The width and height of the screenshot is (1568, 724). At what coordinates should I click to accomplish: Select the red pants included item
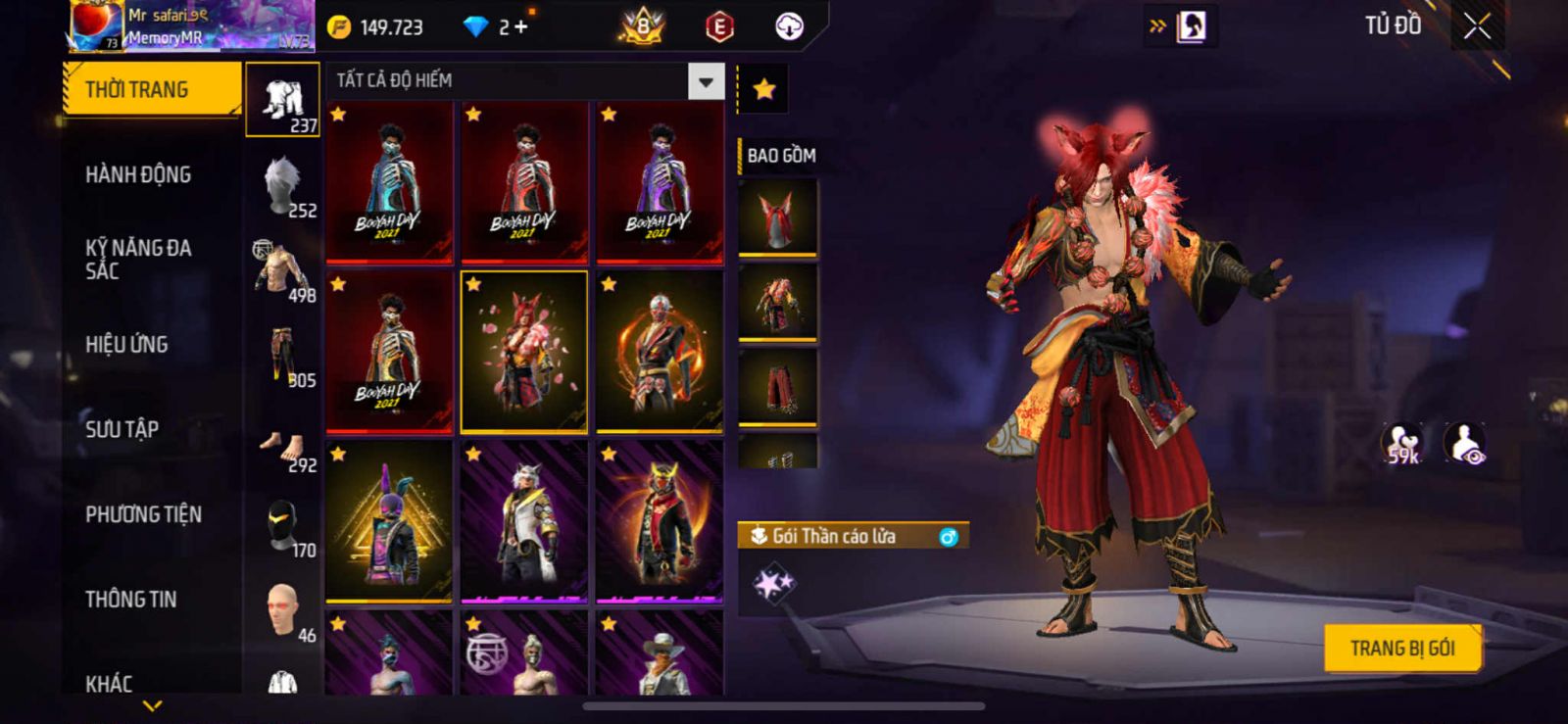(777, 387)
